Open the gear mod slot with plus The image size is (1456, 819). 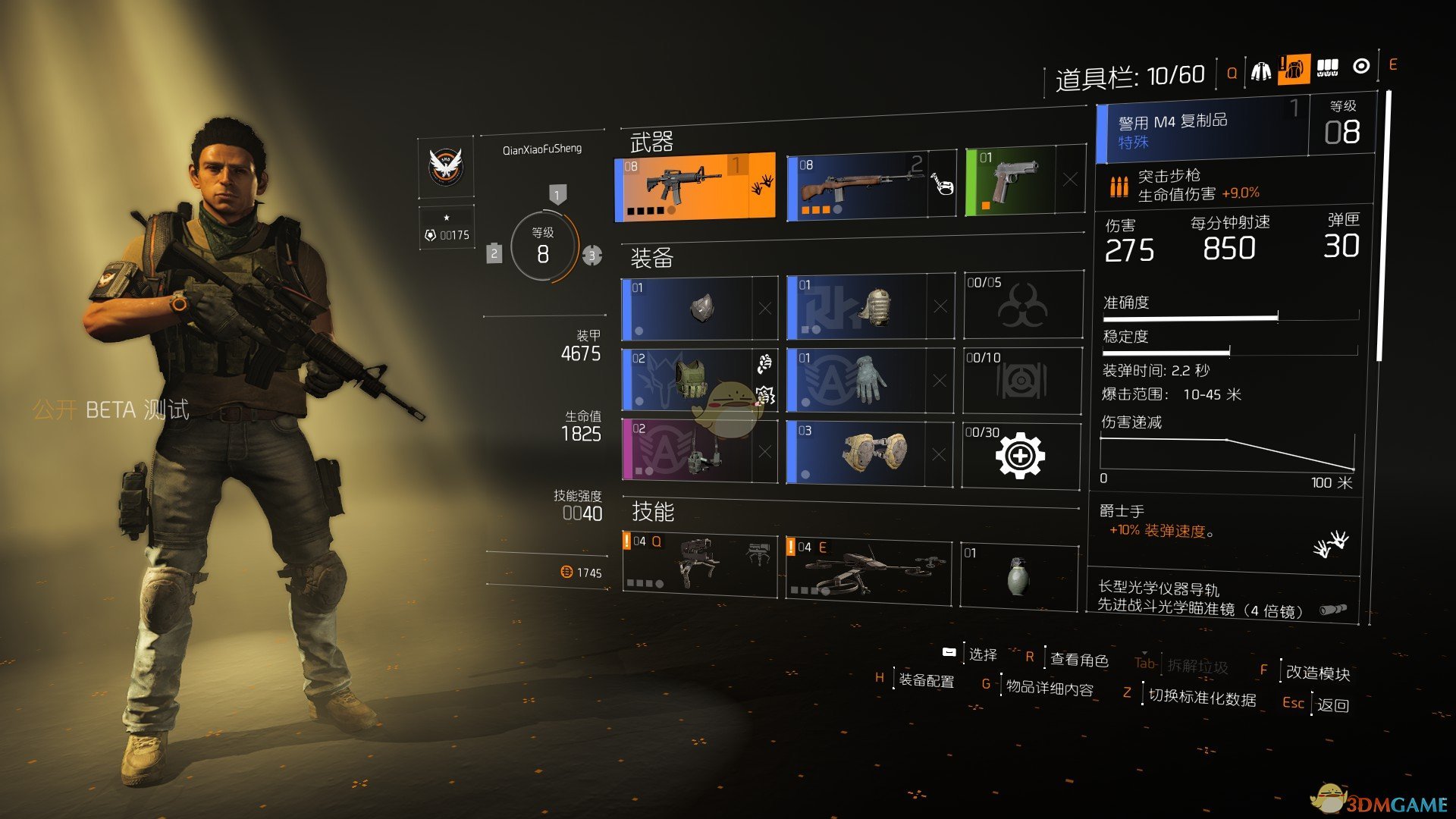click(x=1020, y=455)
